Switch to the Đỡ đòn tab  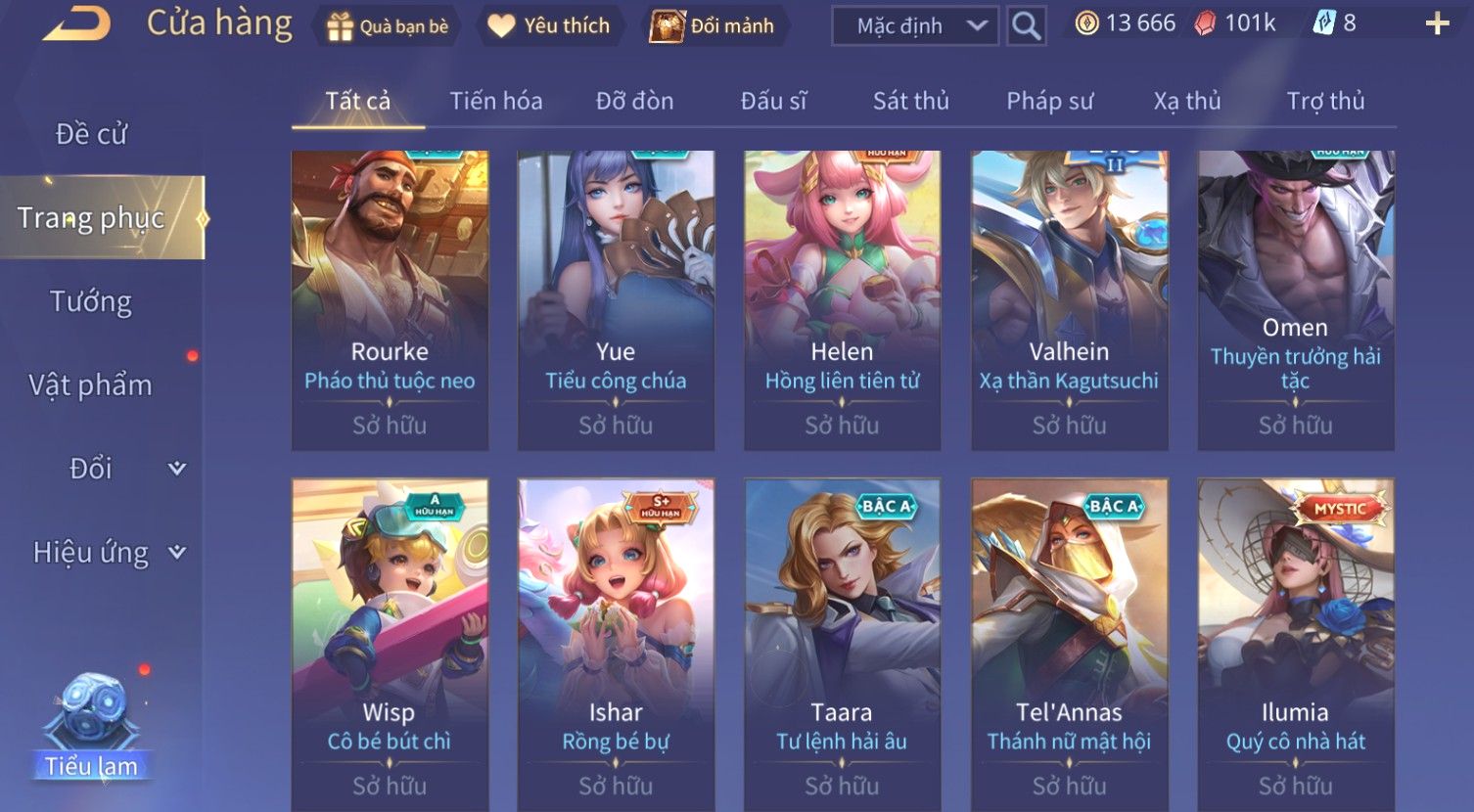pos(634,101)
